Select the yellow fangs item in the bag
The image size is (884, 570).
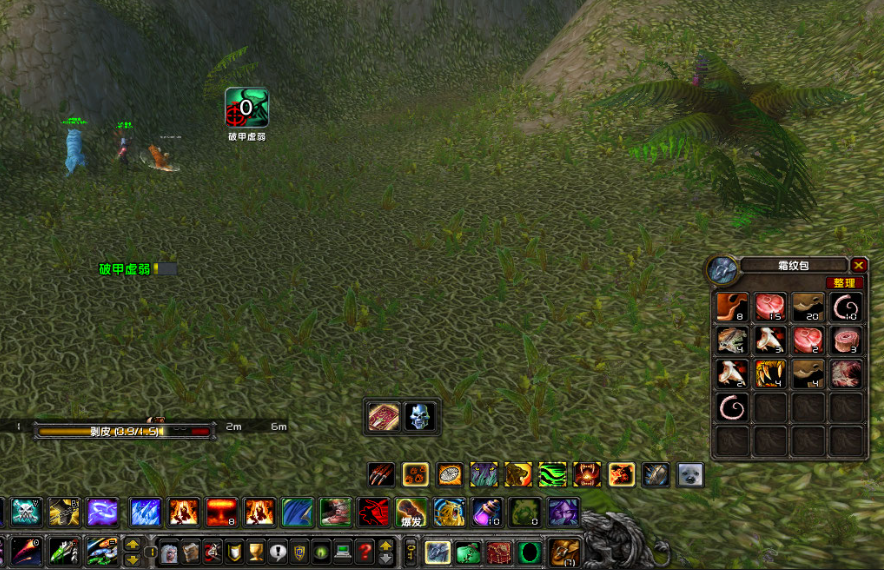click(x=769, y=374)
